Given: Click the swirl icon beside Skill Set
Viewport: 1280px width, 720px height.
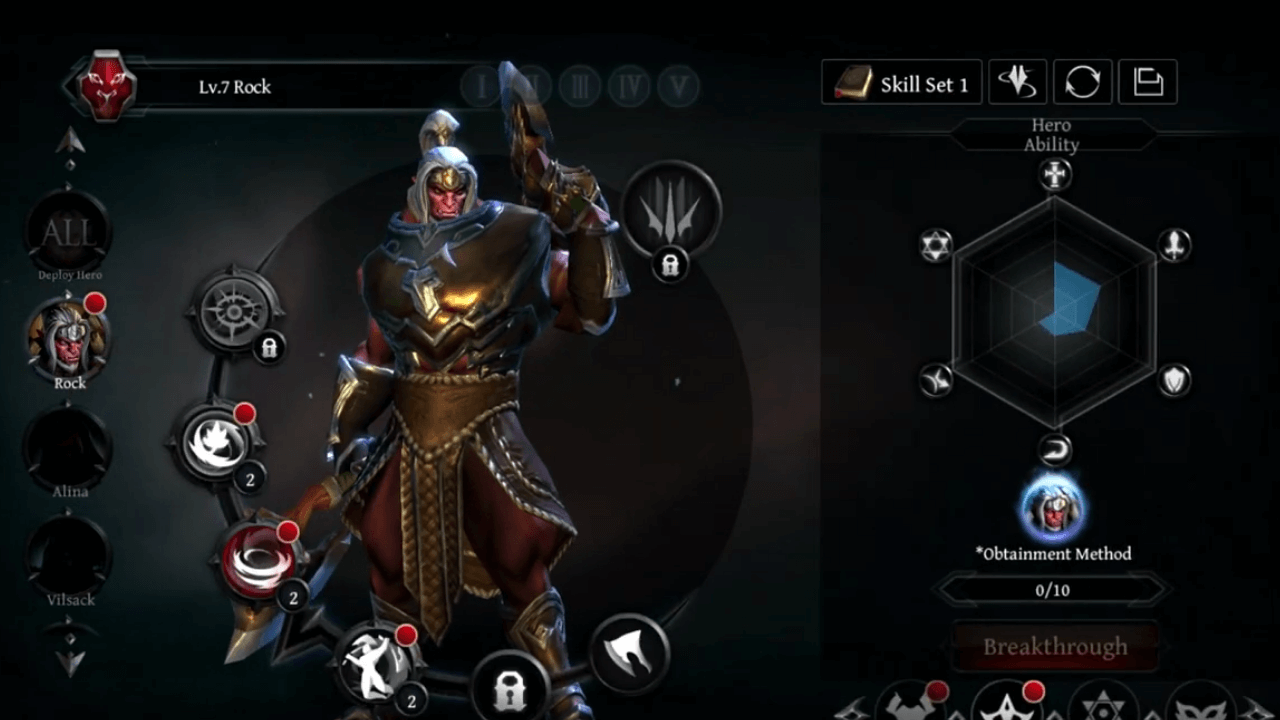Looking at the screenshot, I should pyautogui.click(x=1017, y=83).
